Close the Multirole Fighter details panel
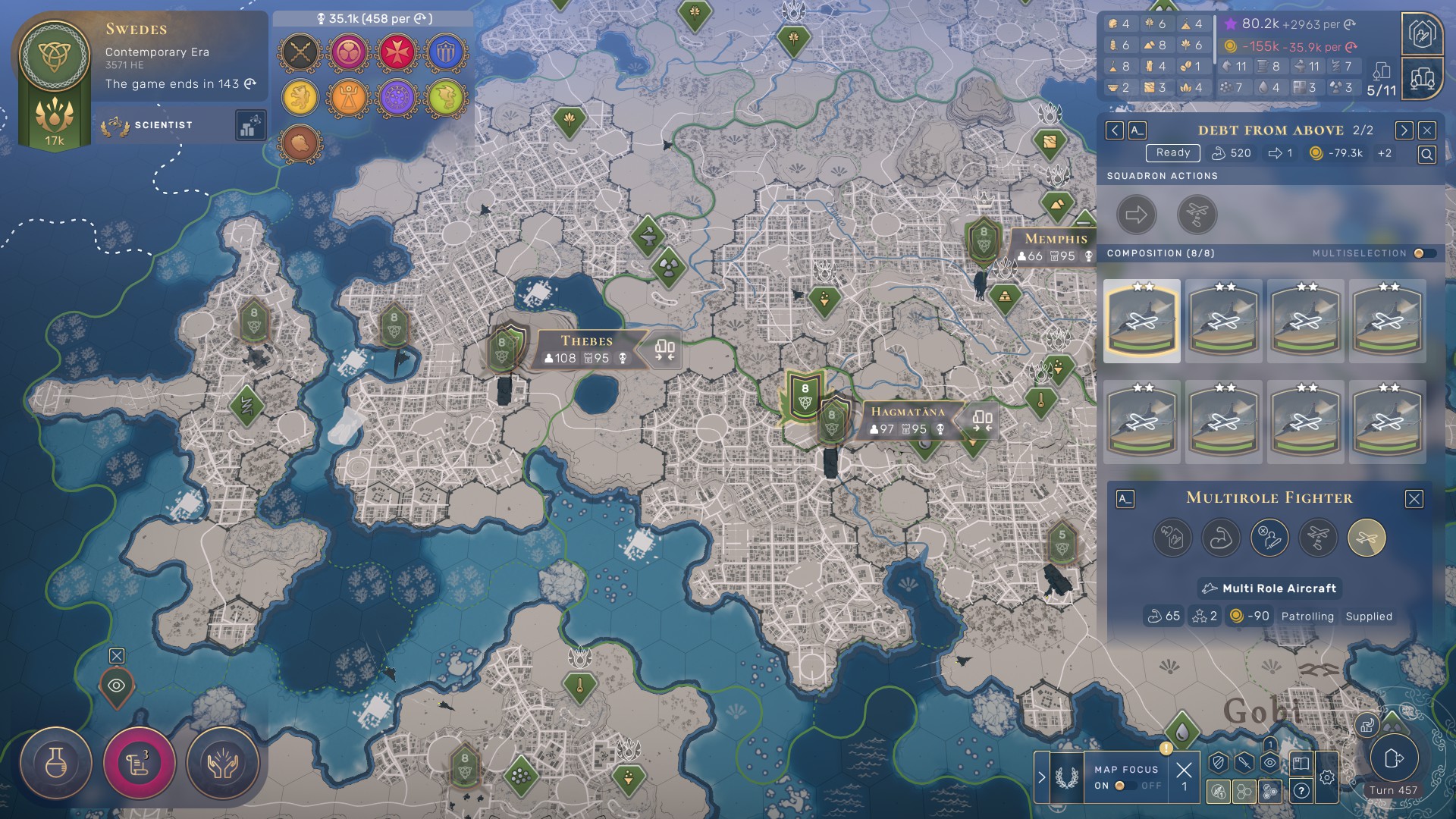Viewport: 1456px width, 819px height. pos(1414,499)
